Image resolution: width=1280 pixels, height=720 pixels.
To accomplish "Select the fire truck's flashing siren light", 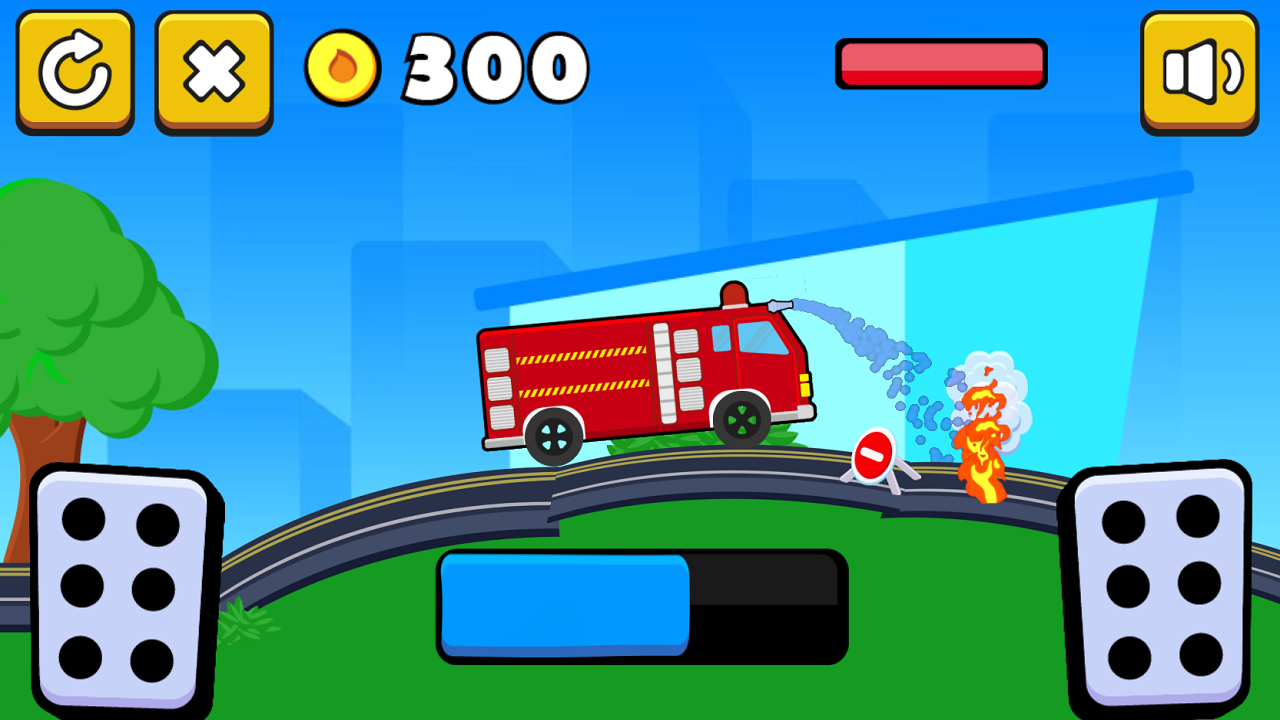I will (733, 293).
